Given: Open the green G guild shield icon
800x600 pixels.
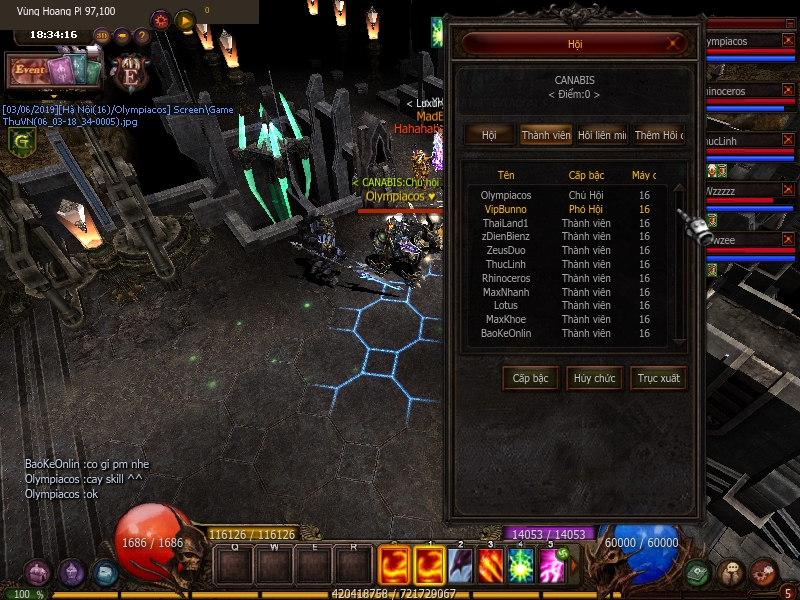Looking at the screenshot, I should coord(18,142).
